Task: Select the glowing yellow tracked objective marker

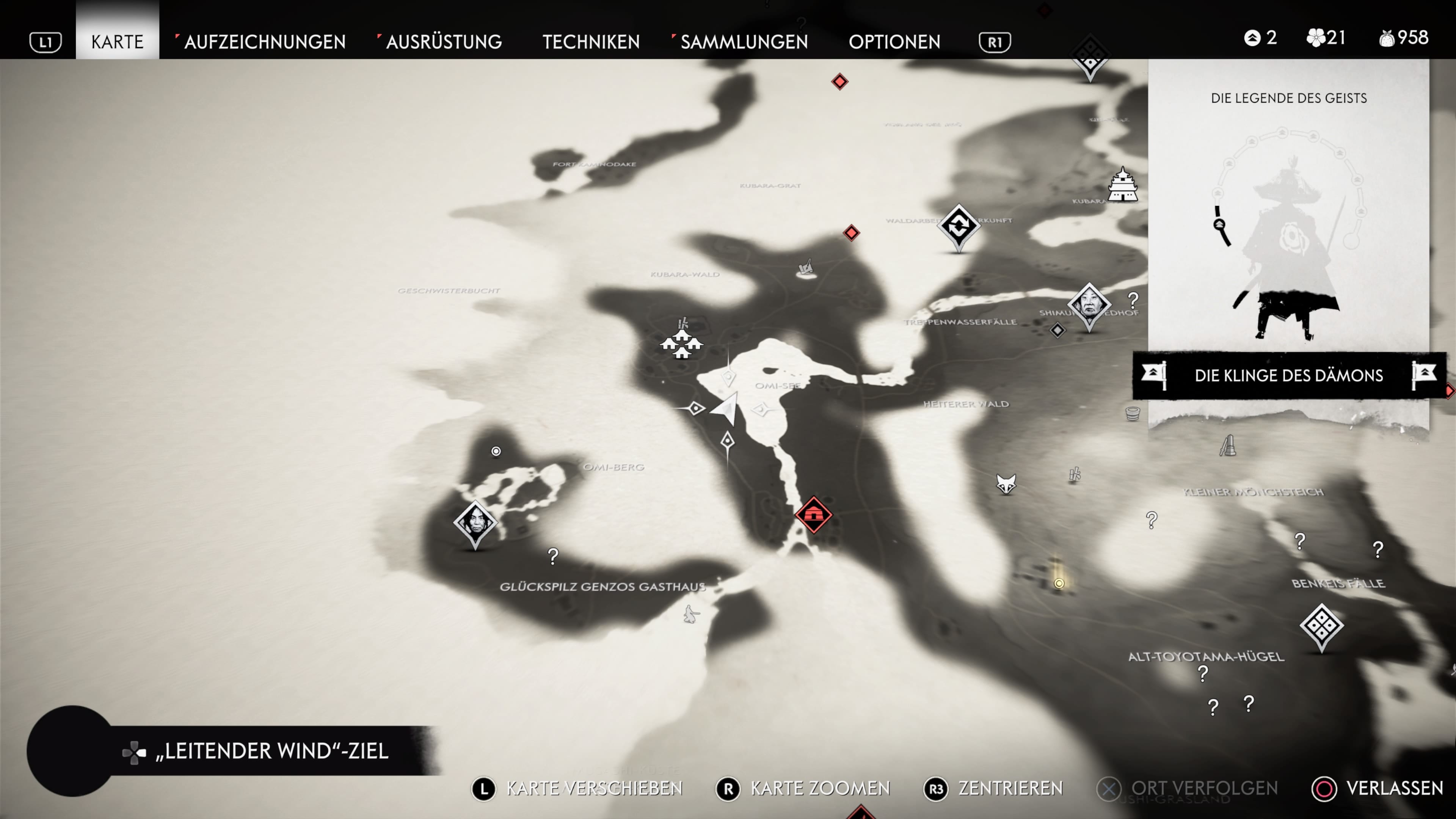Action: click(x=1059, y=583)
